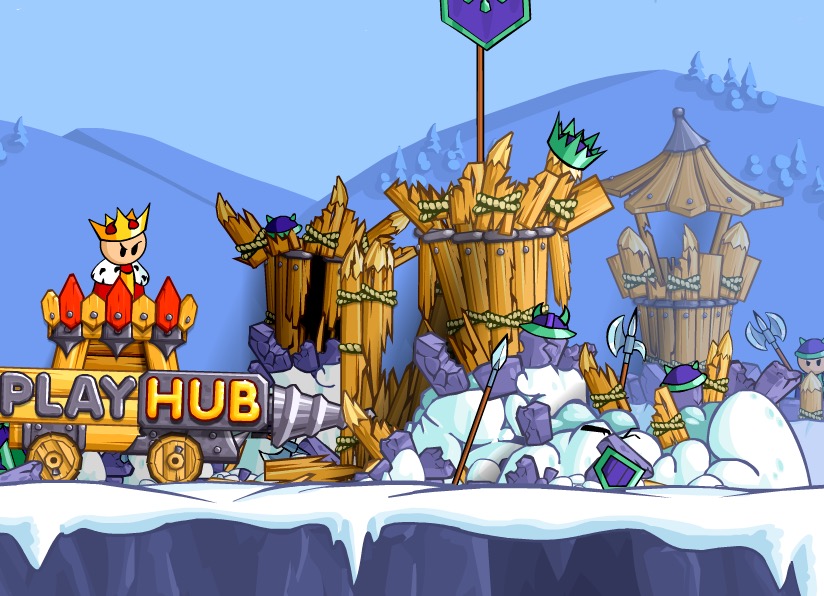Open the PlayHub sponsor logo link
This screenshot has height=596, width=824.
(x=135, y=398)
